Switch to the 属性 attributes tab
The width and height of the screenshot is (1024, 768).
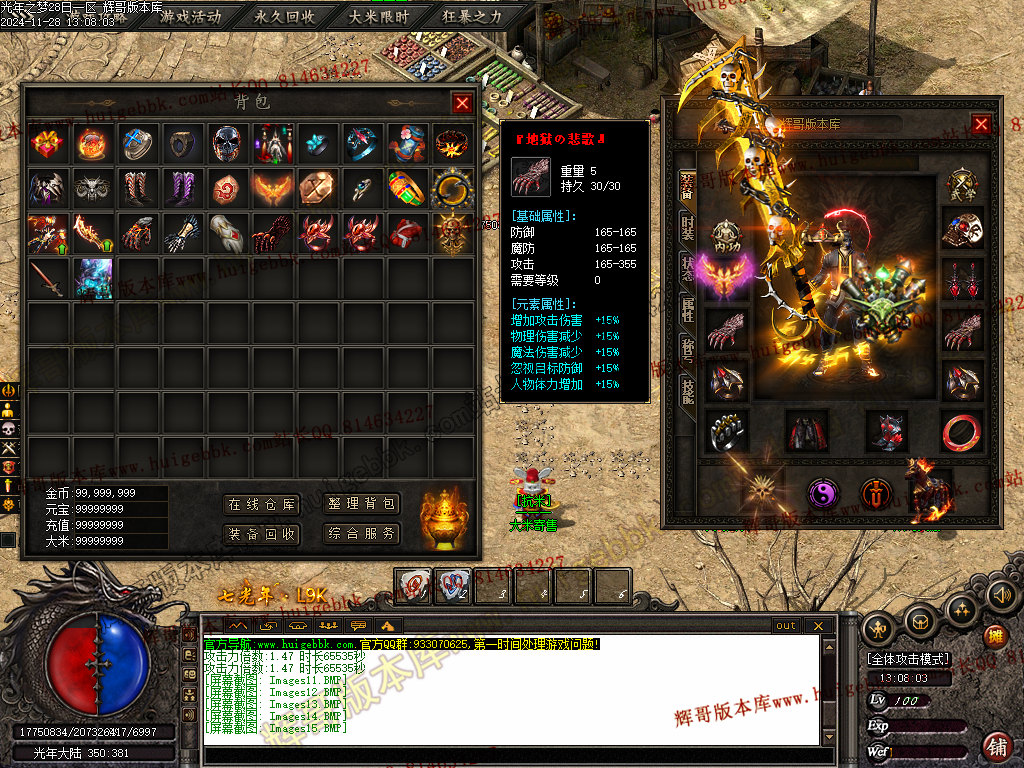(687, 305)
